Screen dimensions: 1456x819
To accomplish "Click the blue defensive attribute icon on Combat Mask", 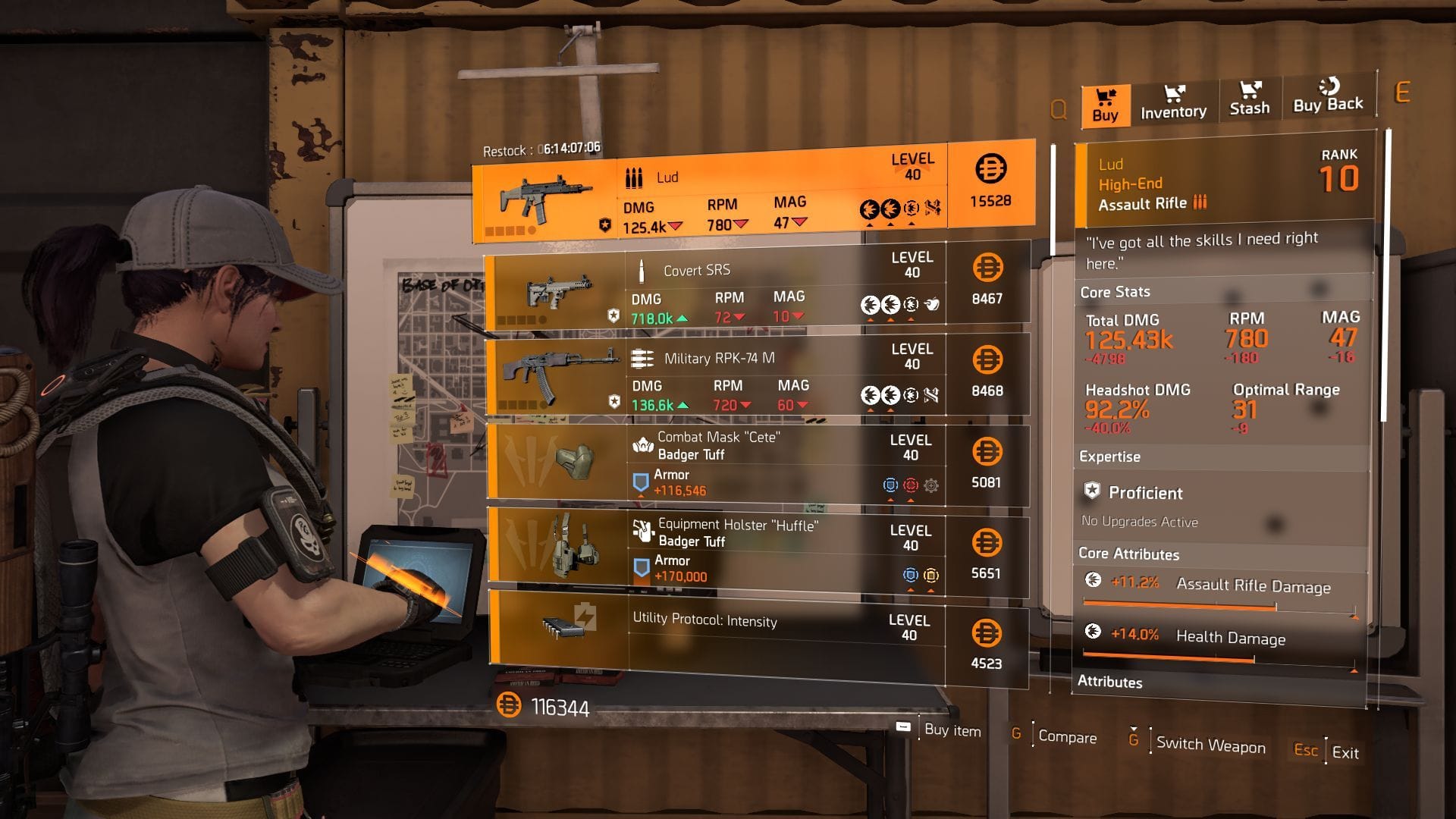I will pos(890,485).
